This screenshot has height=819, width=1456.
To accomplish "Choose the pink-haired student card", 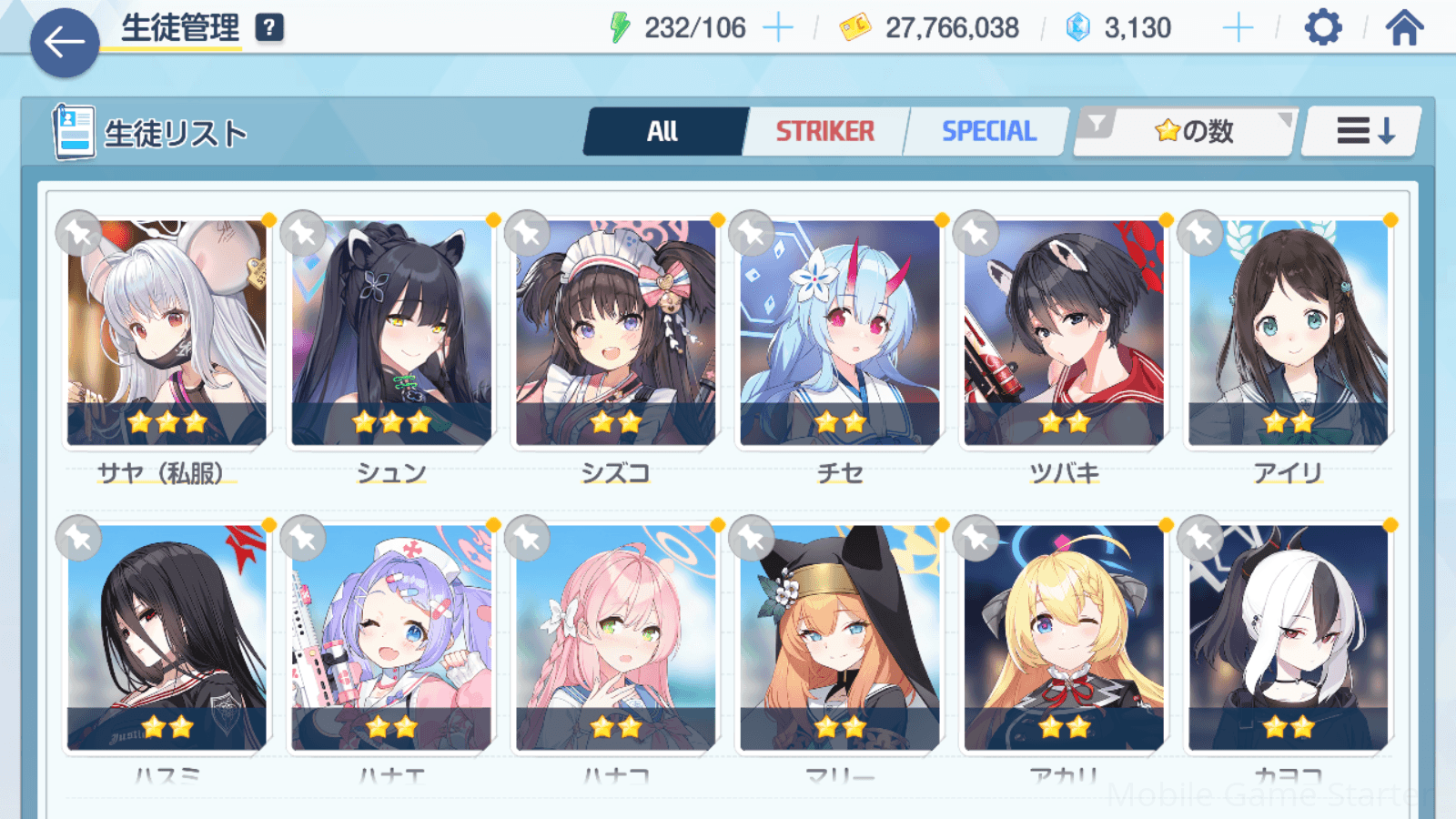I will tap(615, 637).
